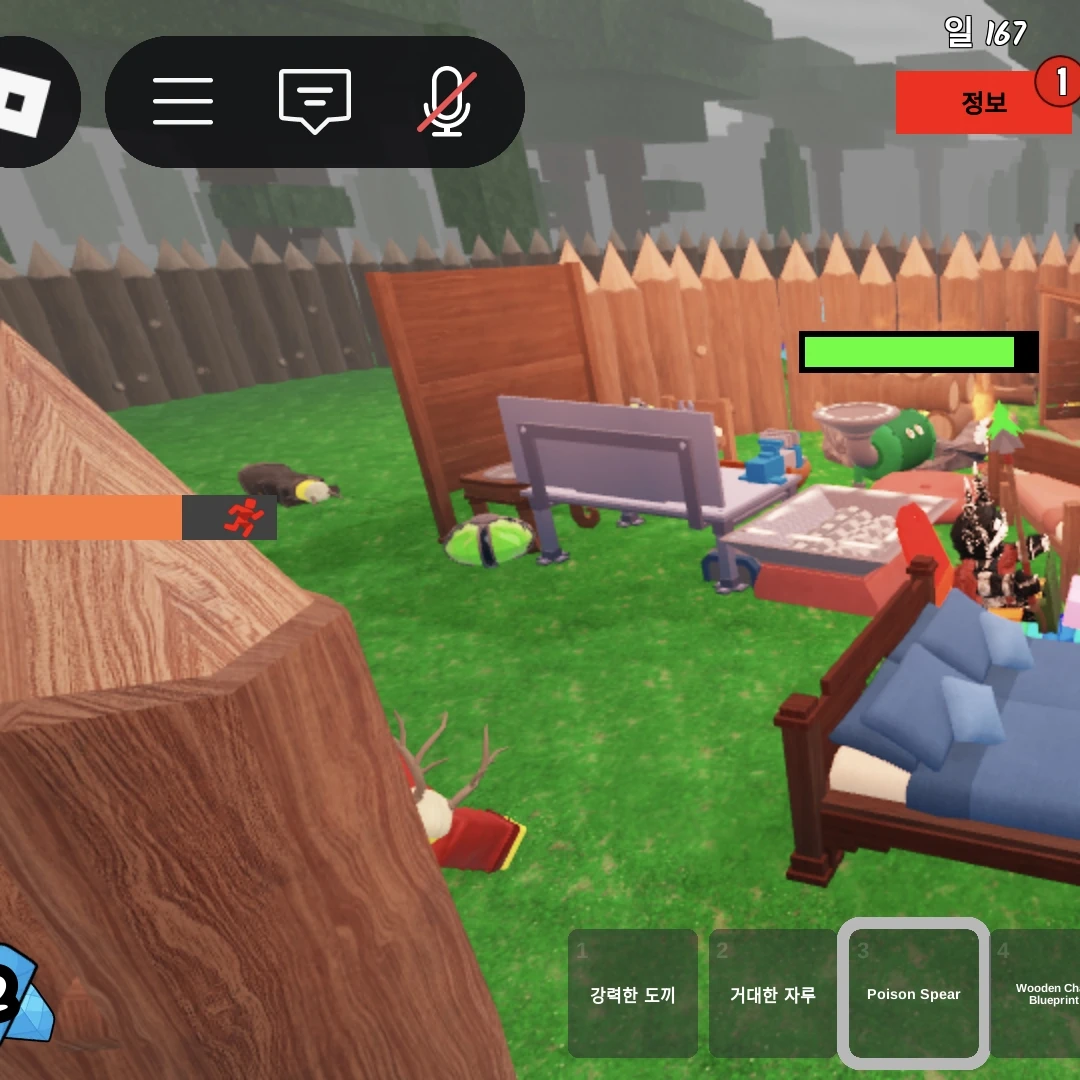
Task: Select the 강력한 도끼 hotbar slot
Action: [x=632, y=994]
